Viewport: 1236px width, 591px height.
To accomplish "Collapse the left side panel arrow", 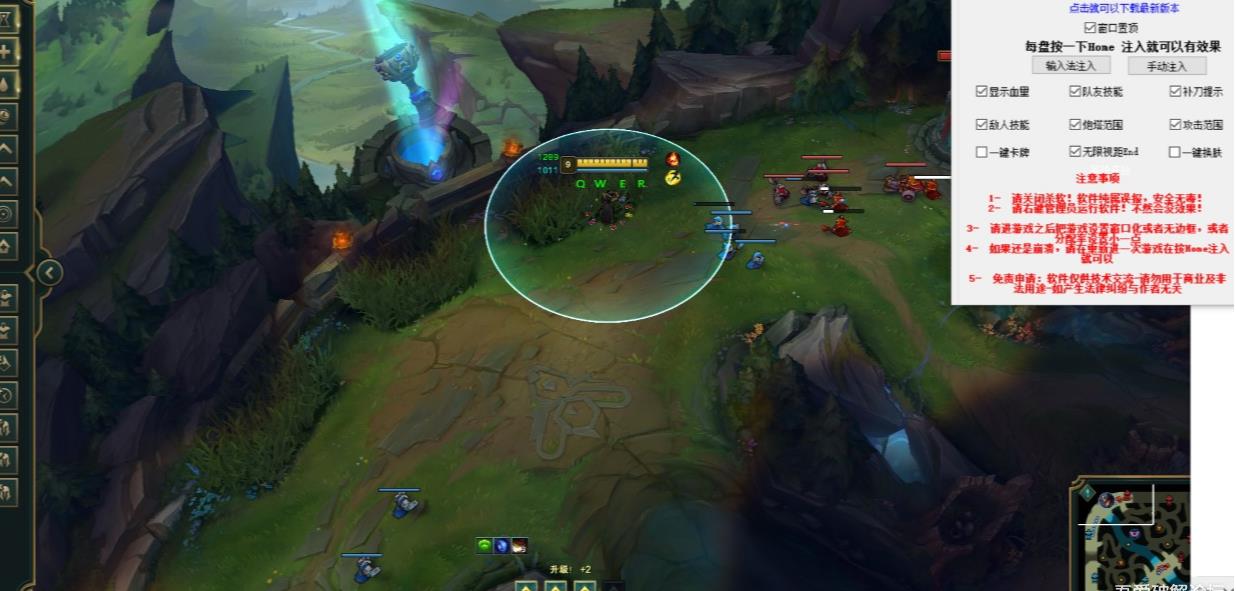I will tap(50, 272).
